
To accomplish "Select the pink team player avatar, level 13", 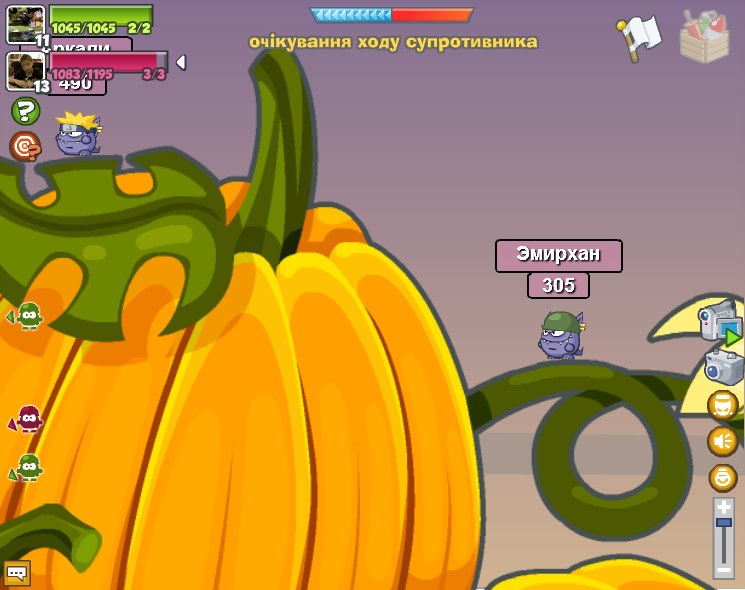I will 24,70.
